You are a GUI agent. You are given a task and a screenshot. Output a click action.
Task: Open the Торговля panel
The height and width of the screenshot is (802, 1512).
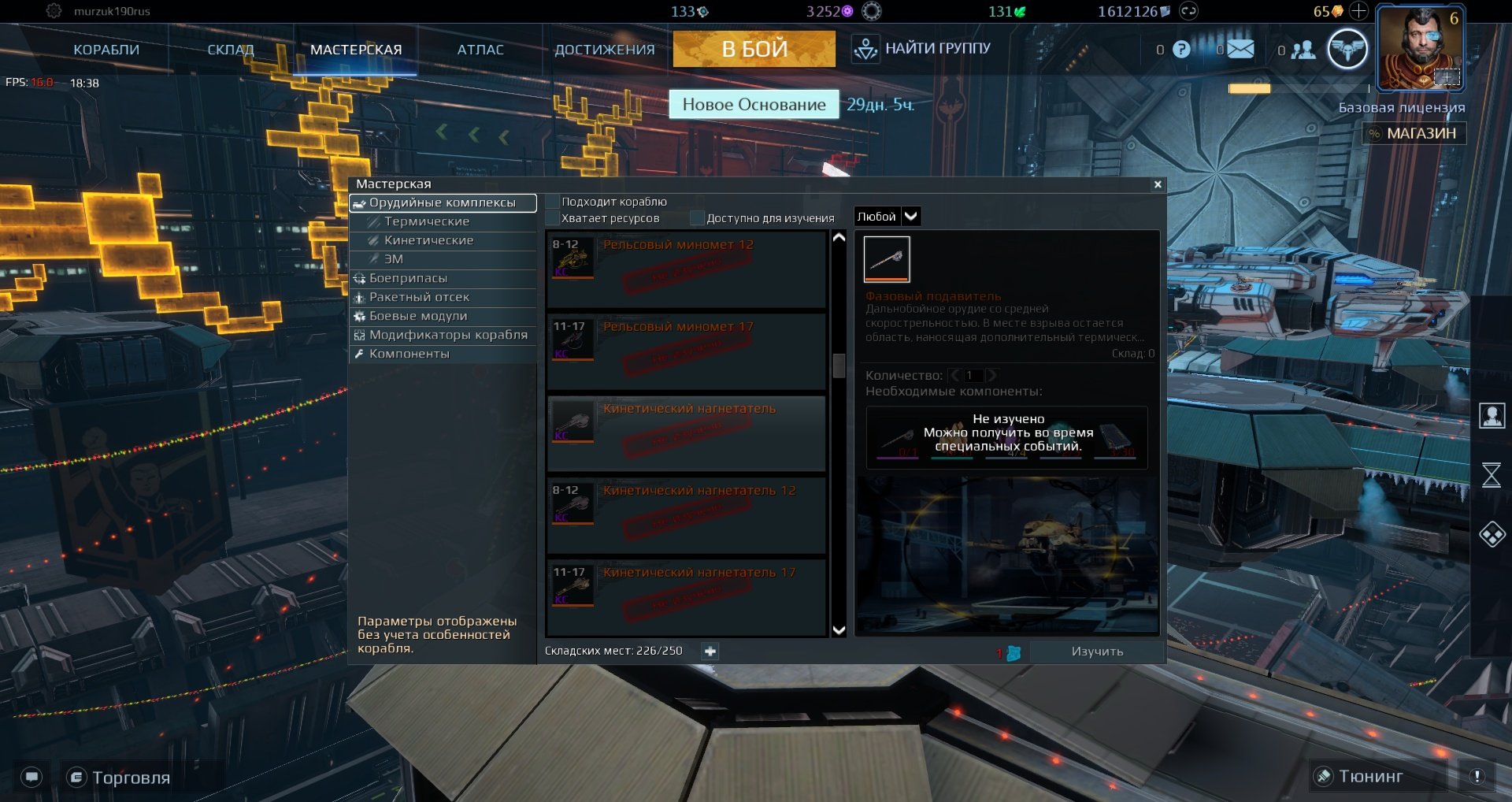[120, 778]
